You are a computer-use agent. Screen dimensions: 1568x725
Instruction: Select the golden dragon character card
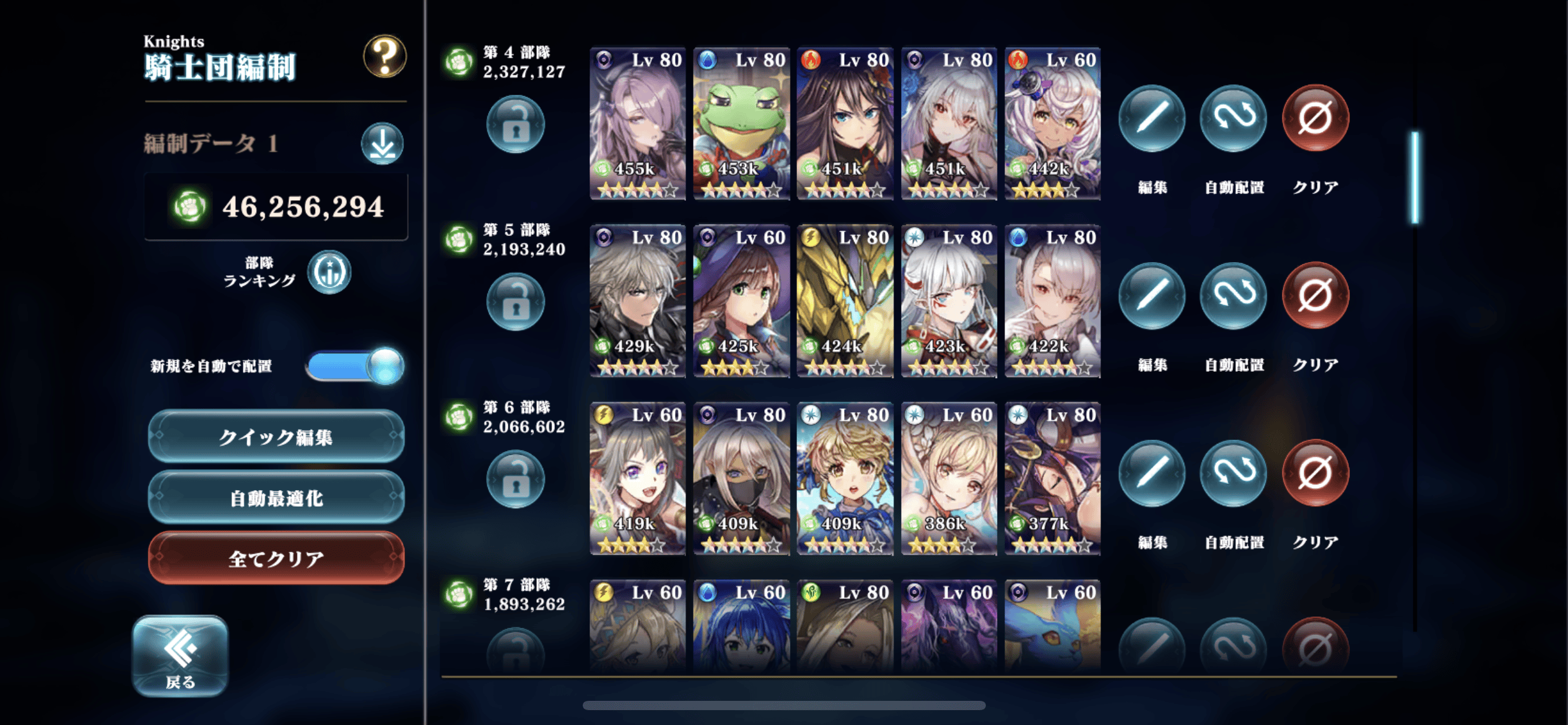coord(845,301)
